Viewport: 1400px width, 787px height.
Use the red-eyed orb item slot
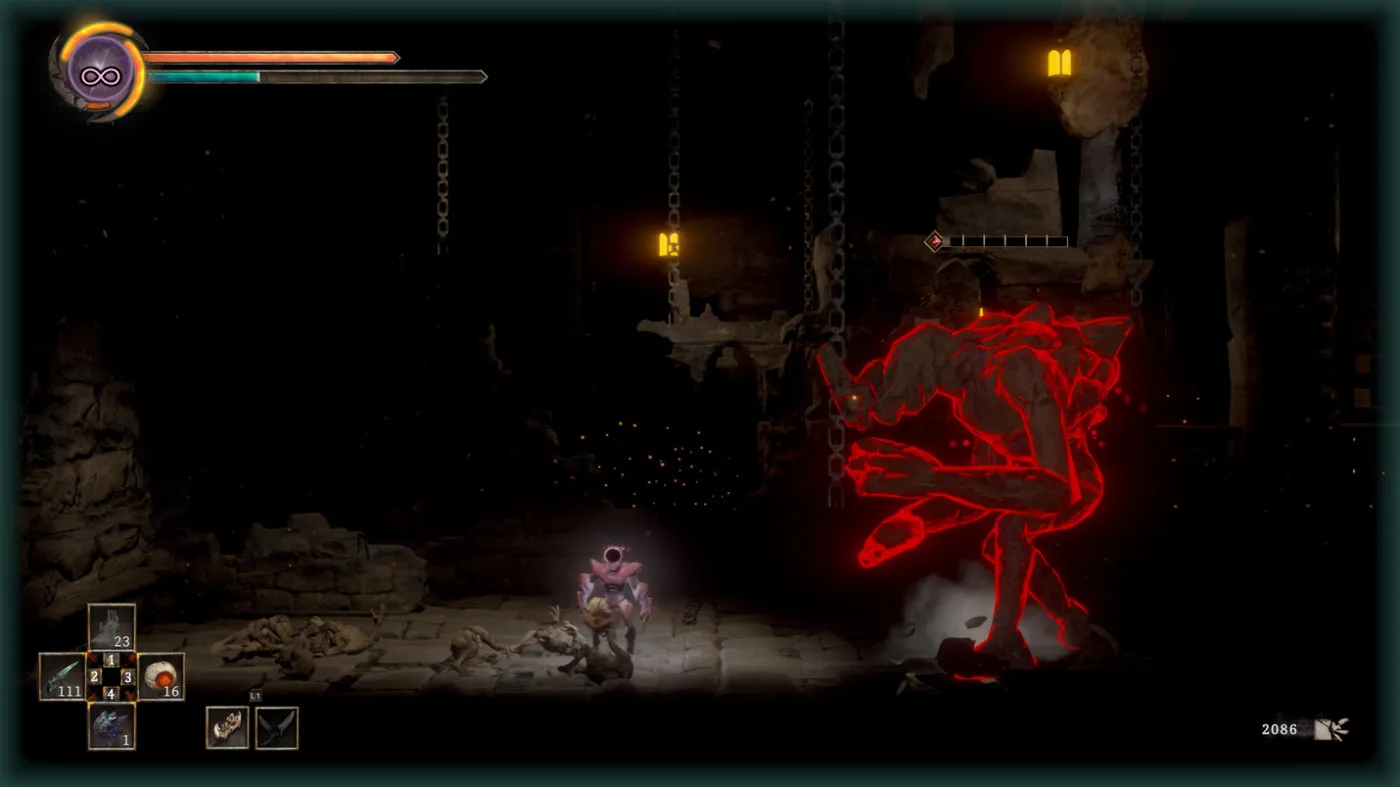[160, 677]
